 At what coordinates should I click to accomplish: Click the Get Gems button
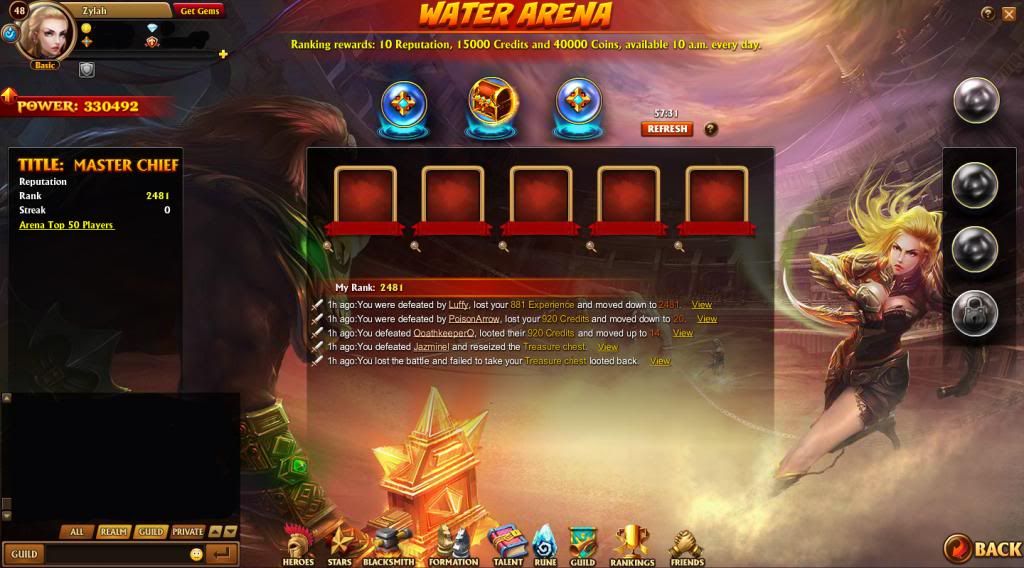(200, 11)
